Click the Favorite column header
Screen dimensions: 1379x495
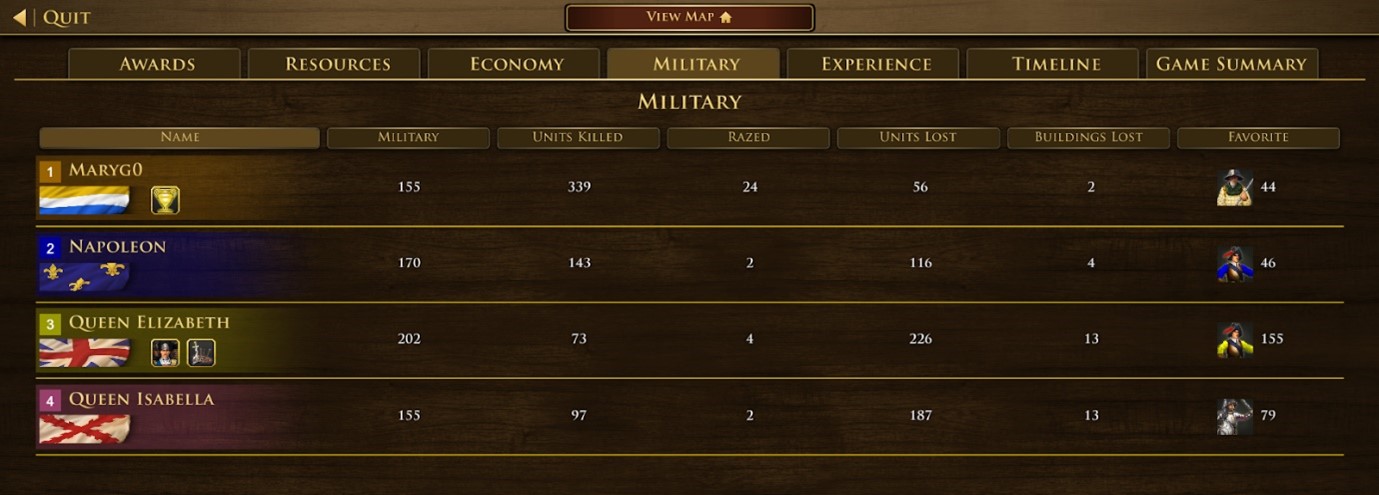(x=1258, y=137)
